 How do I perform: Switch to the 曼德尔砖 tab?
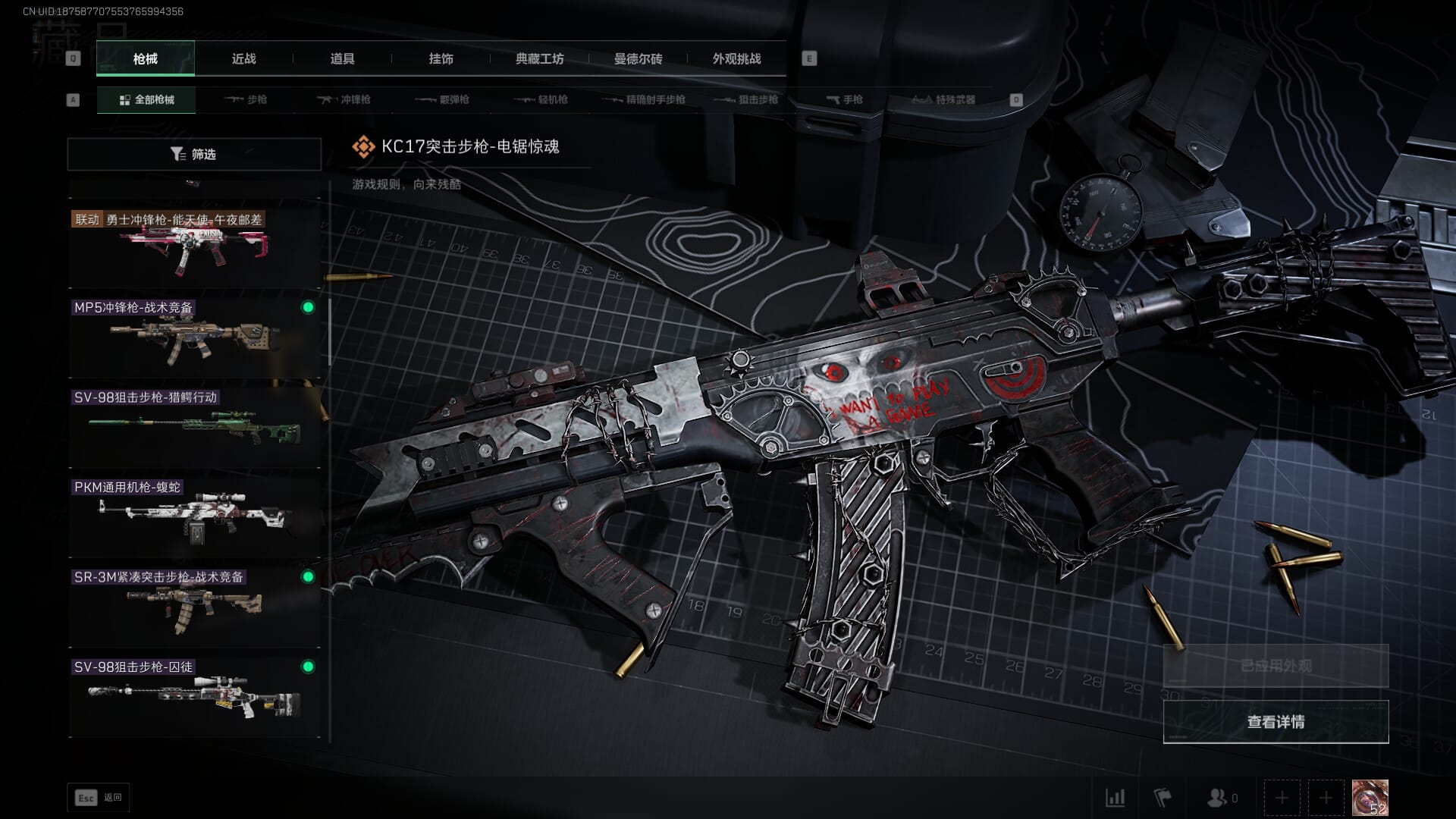(638, 59)
